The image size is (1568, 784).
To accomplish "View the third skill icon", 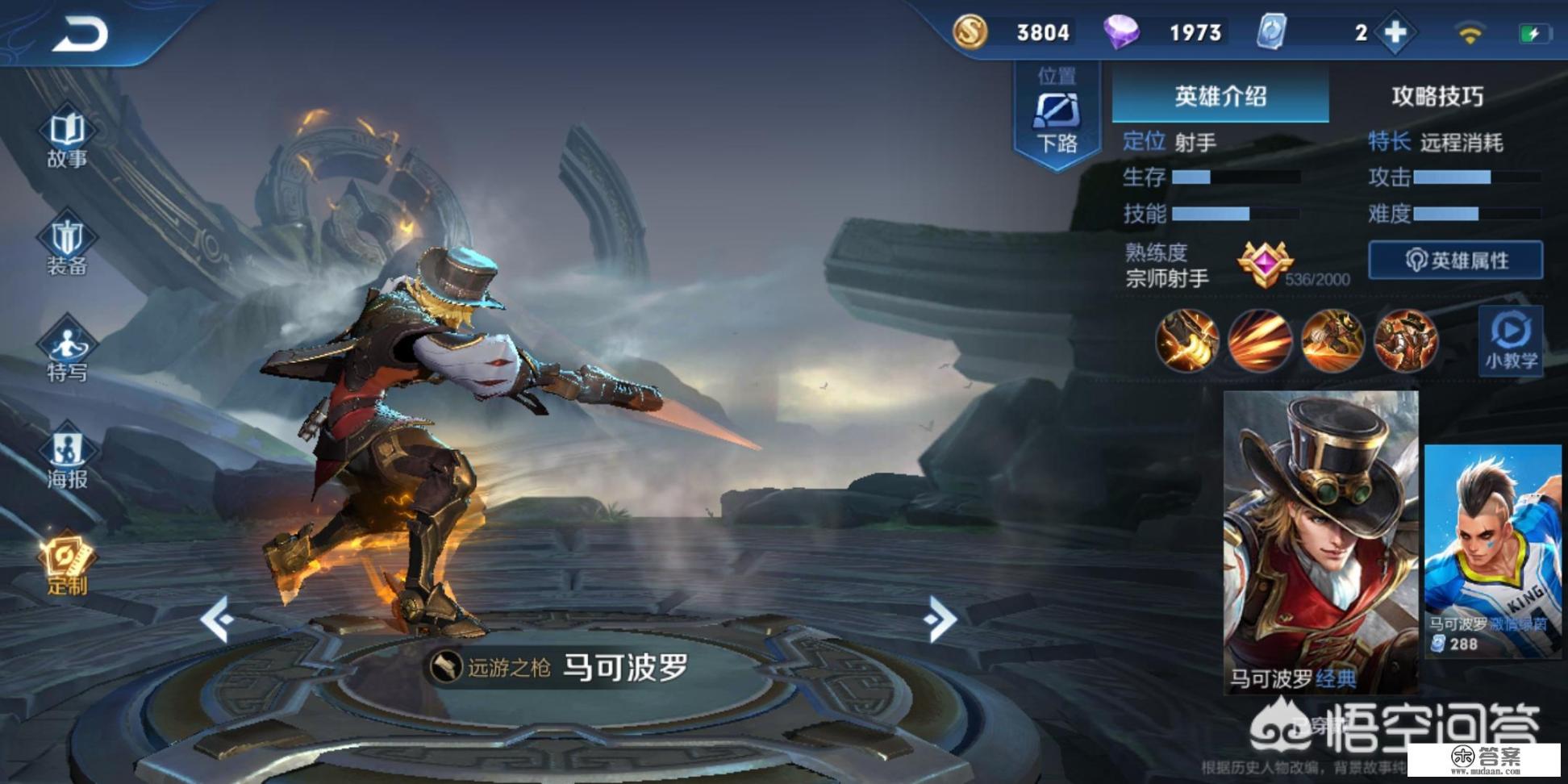I will point(1332,341).
